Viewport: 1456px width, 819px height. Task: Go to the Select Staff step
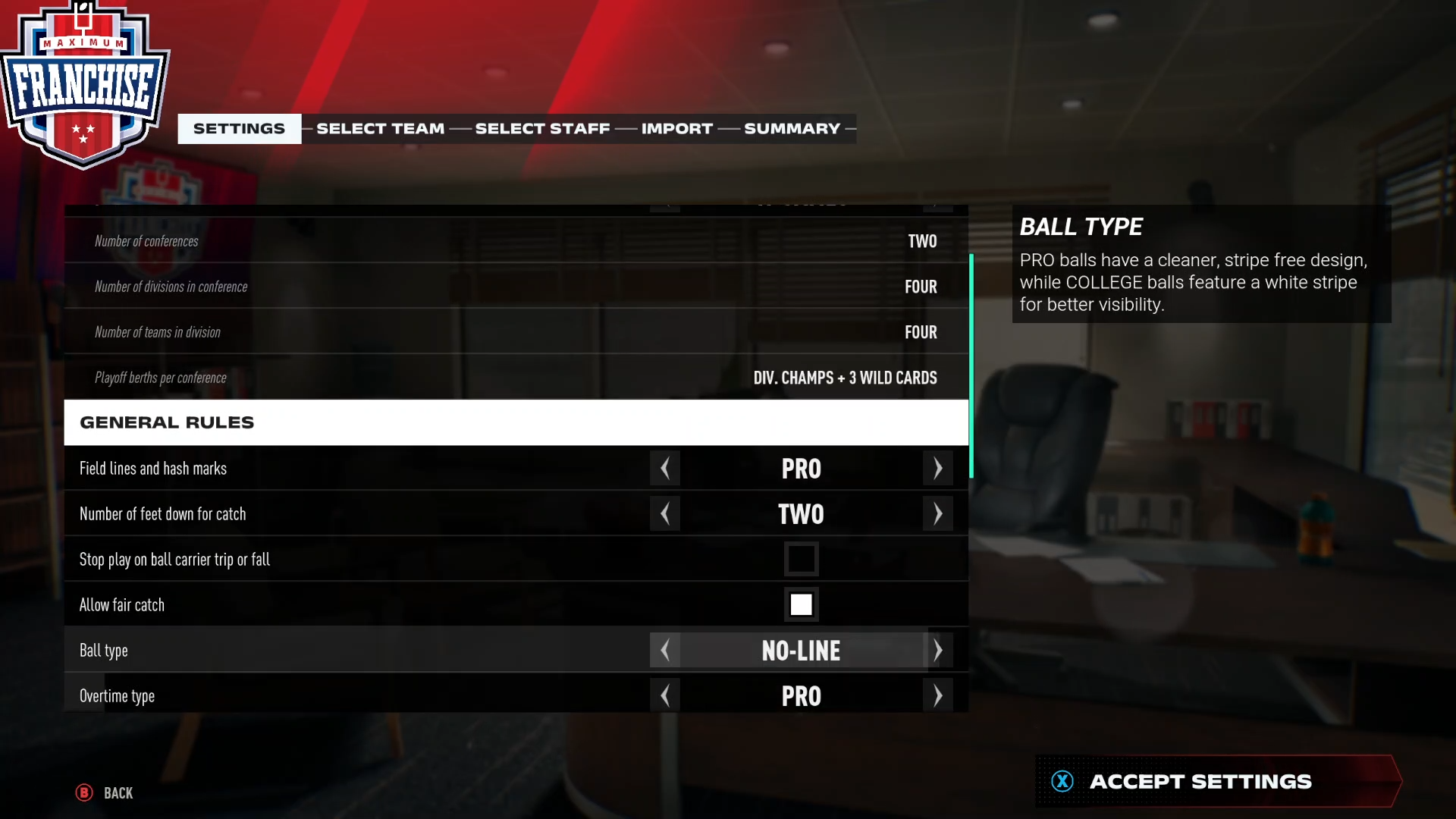(x=542, y=129)
